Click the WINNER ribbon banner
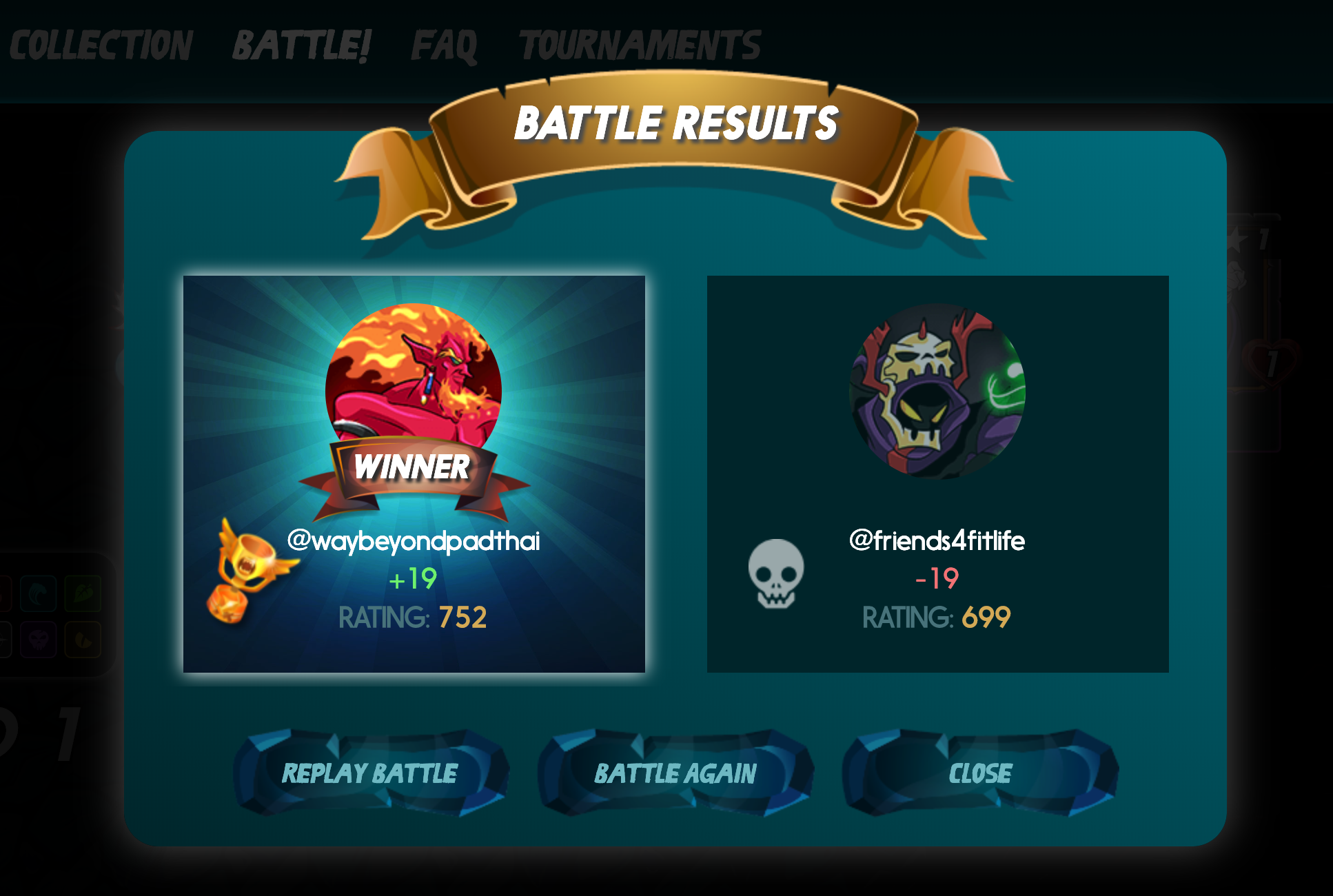This screenshot has height=896, width=1333. point(414,469)
